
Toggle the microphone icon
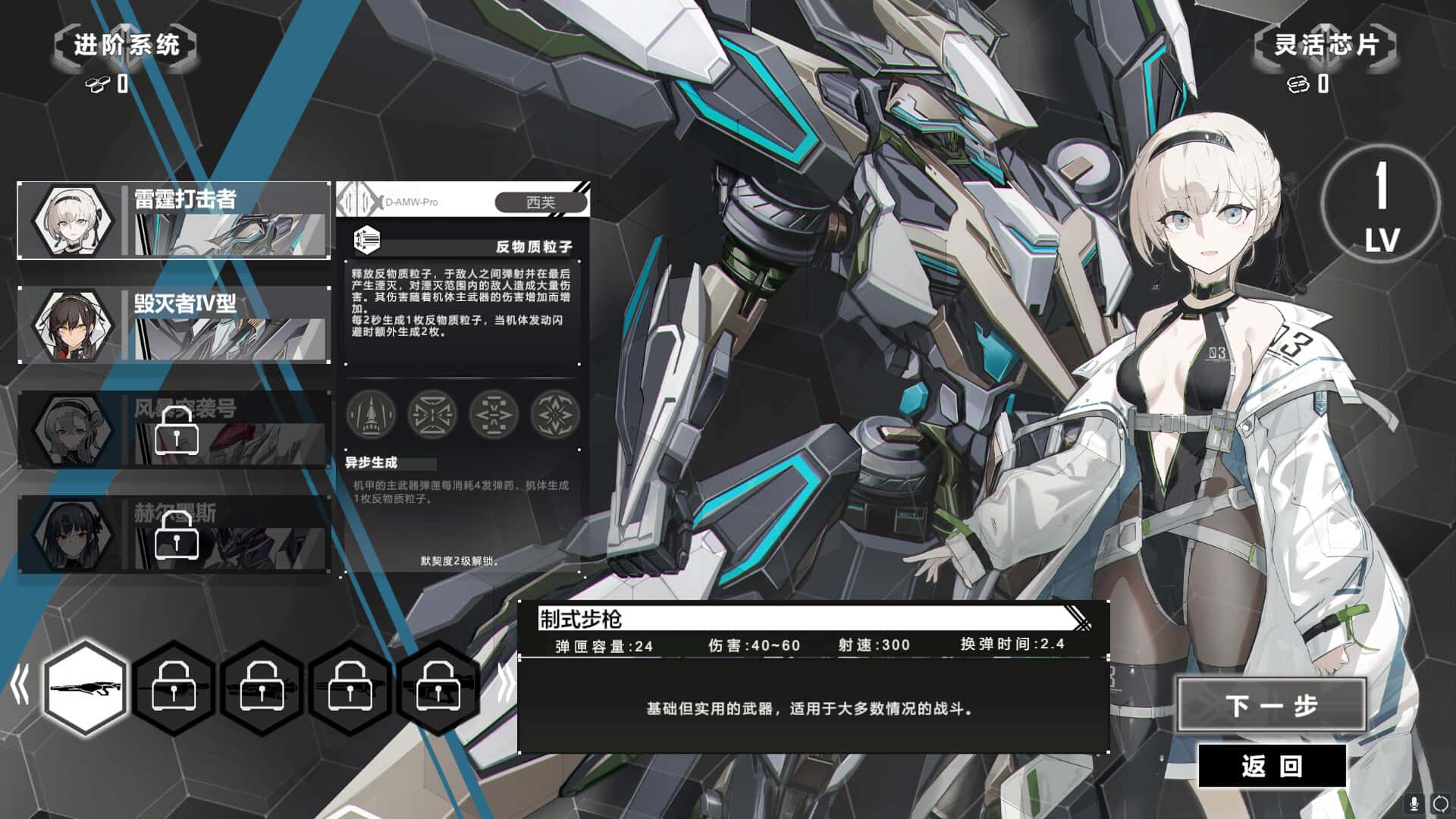pos(1414,803)
